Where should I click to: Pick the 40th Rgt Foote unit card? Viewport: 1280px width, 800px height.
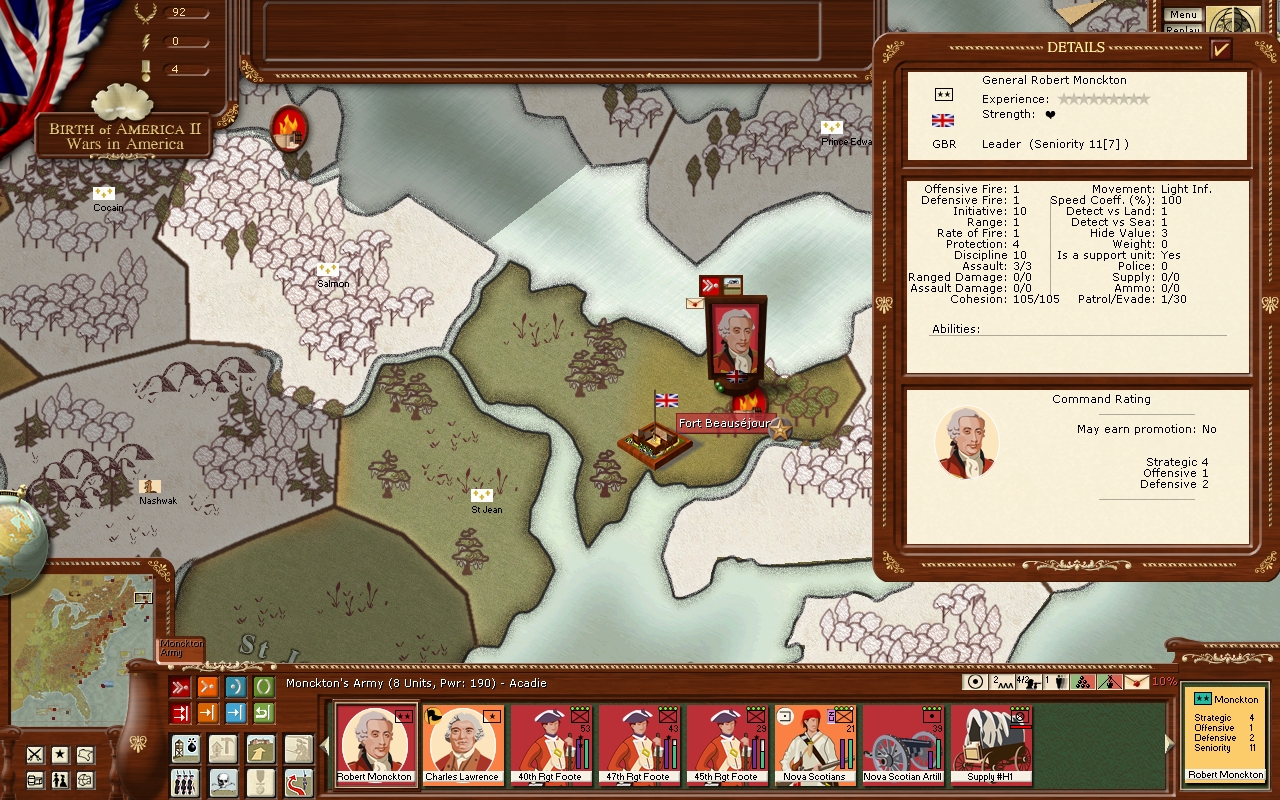(550, 745)
